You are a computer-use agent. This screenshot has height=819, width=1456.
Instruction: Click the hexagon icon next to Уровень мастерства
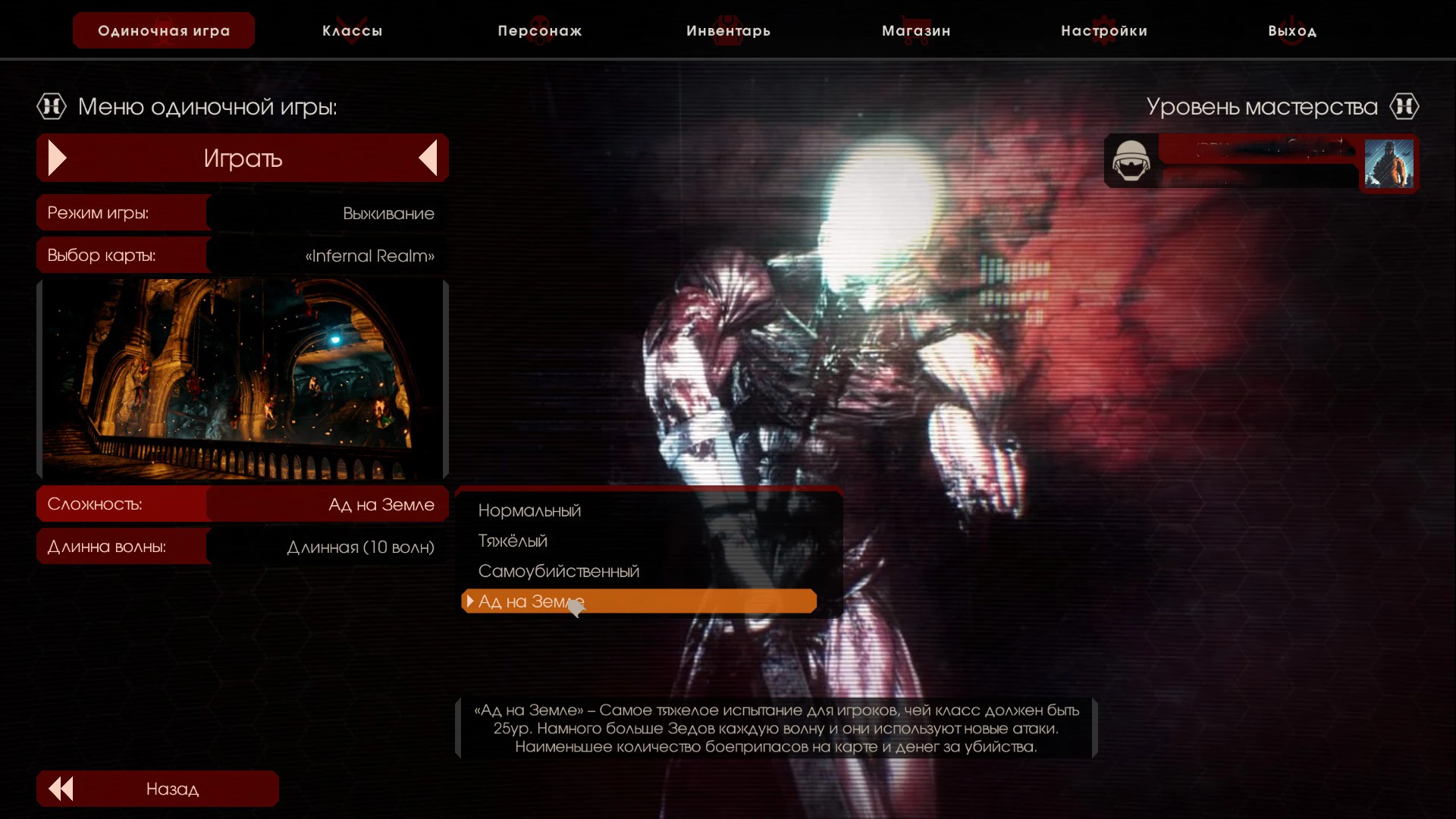(x=1405, y=106)
